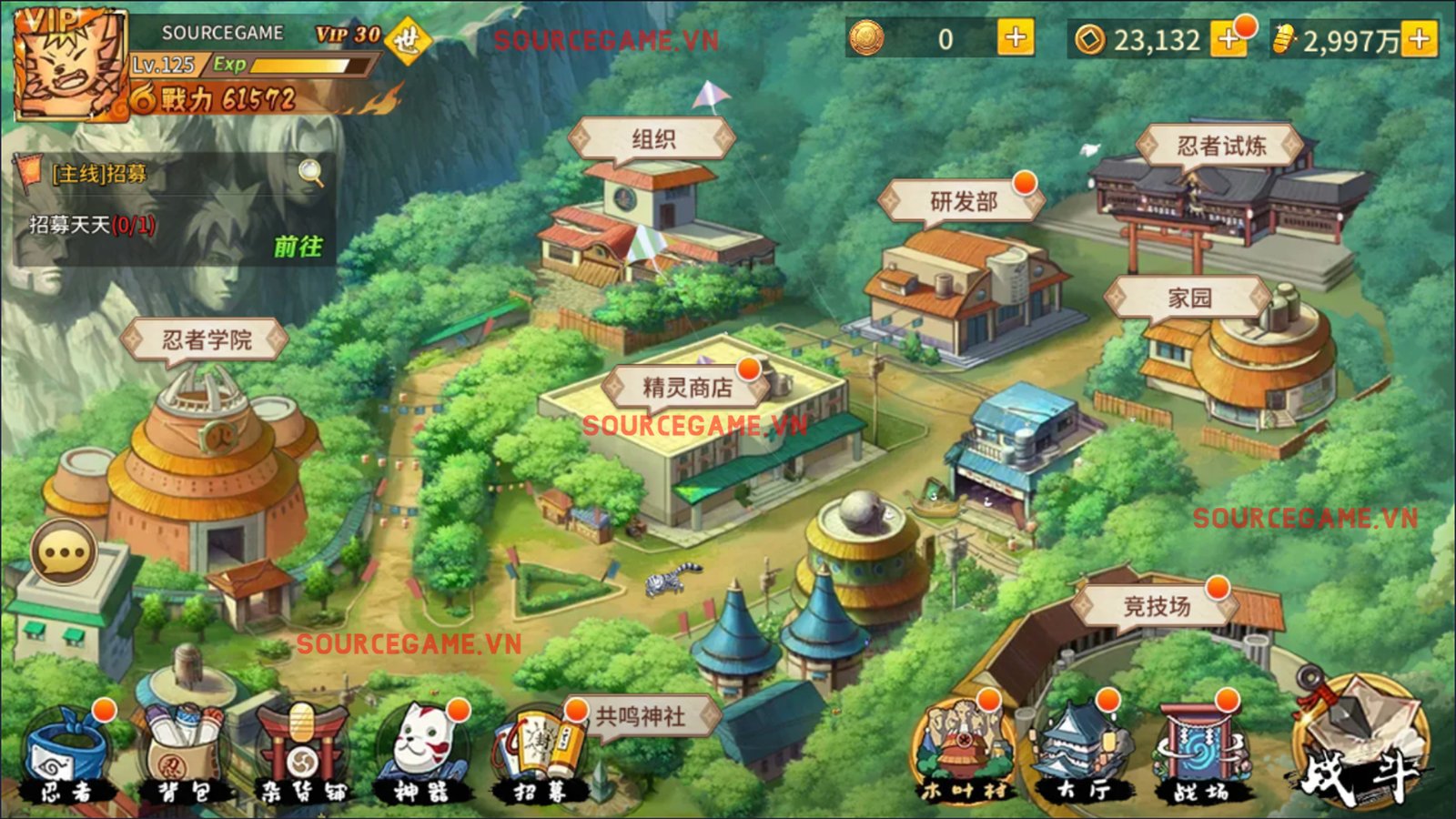Add gold ingots with plus button
This screenshot has width=1456, height=819.
(1419, 39)
